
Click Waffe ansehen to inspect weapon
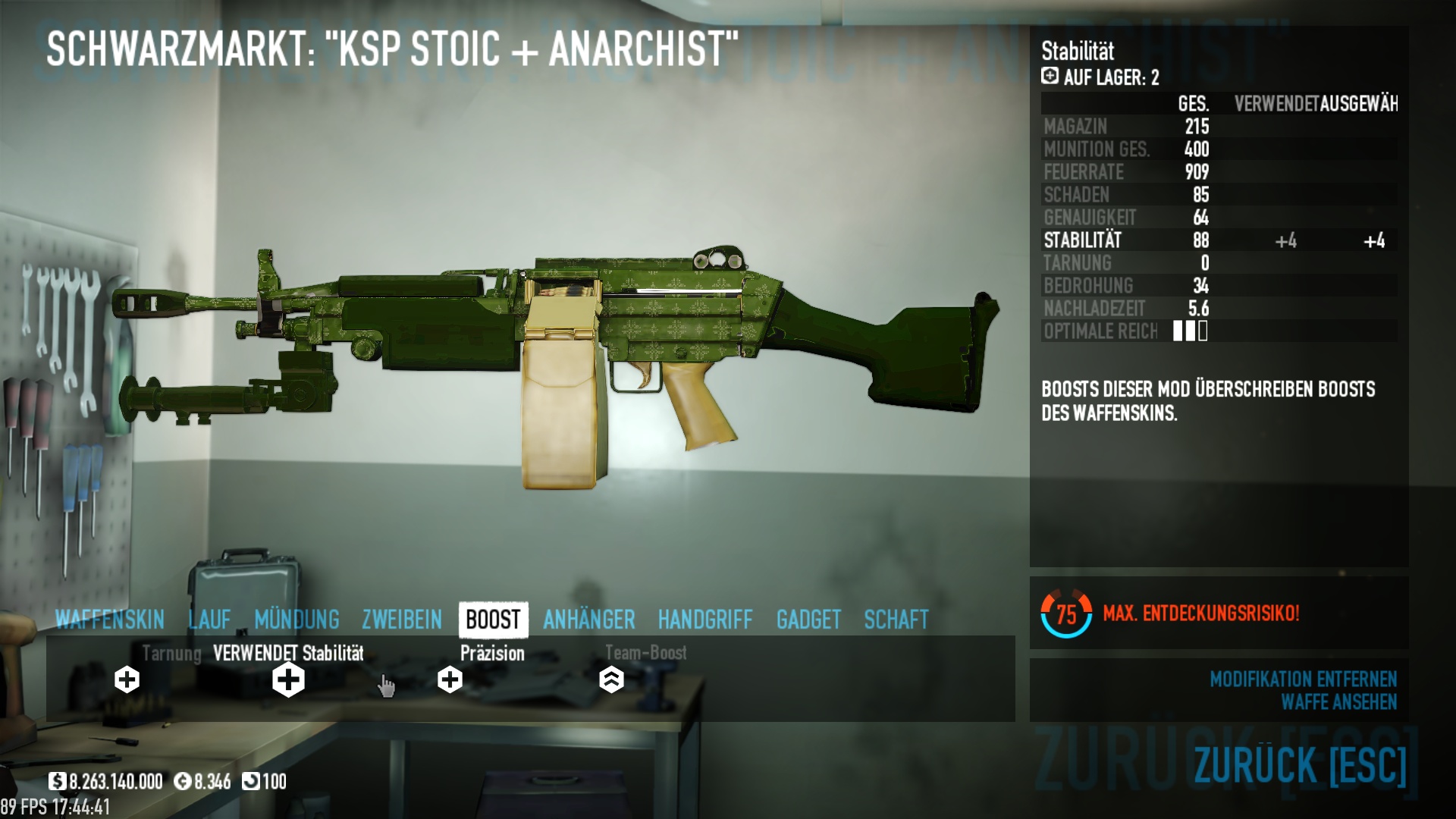[x=1338, y=702]
